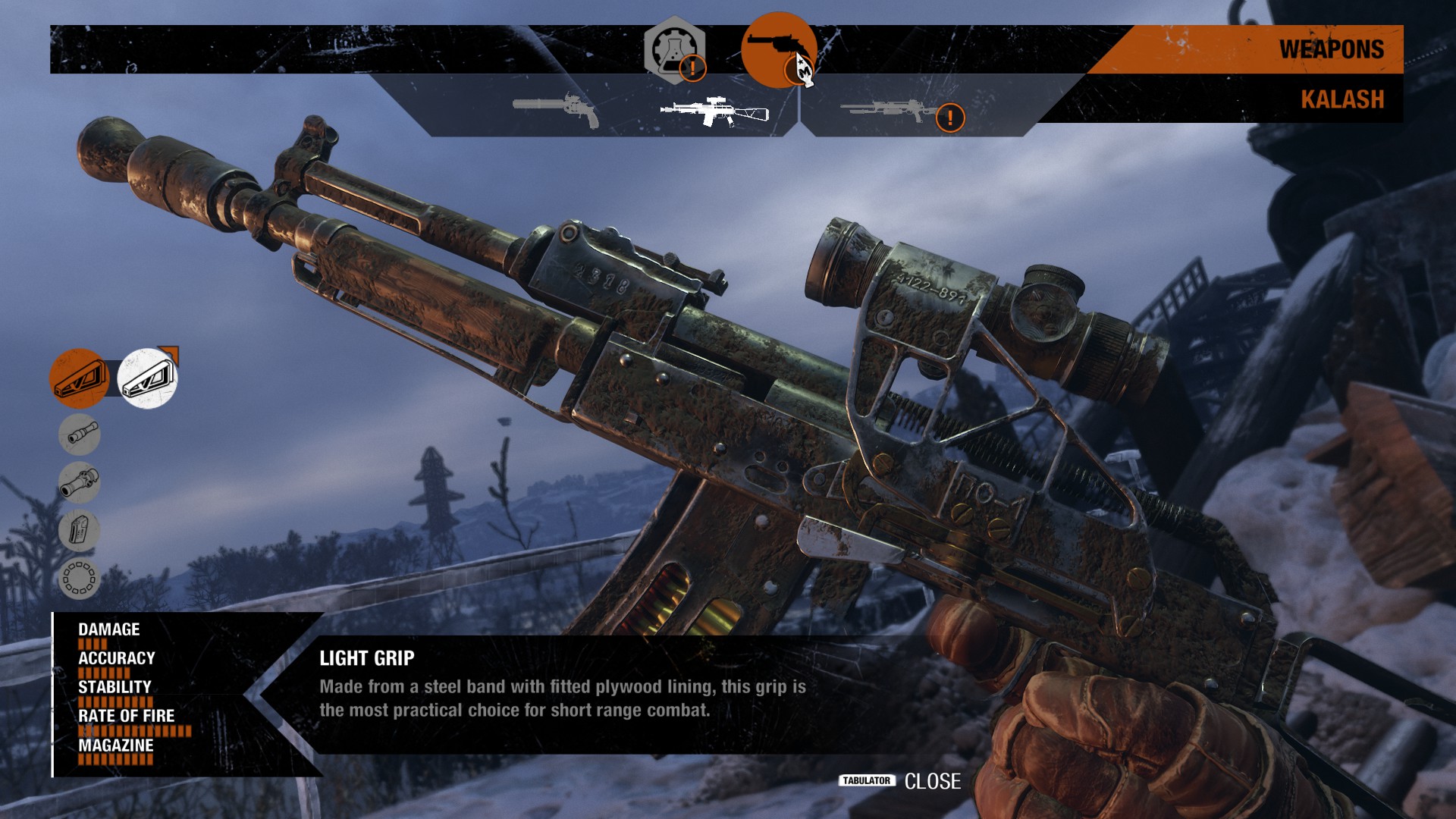Choose the white Light Grip stock option
Image resolution: width=1456 pixels, height=819 pixels.
[148, 378]
